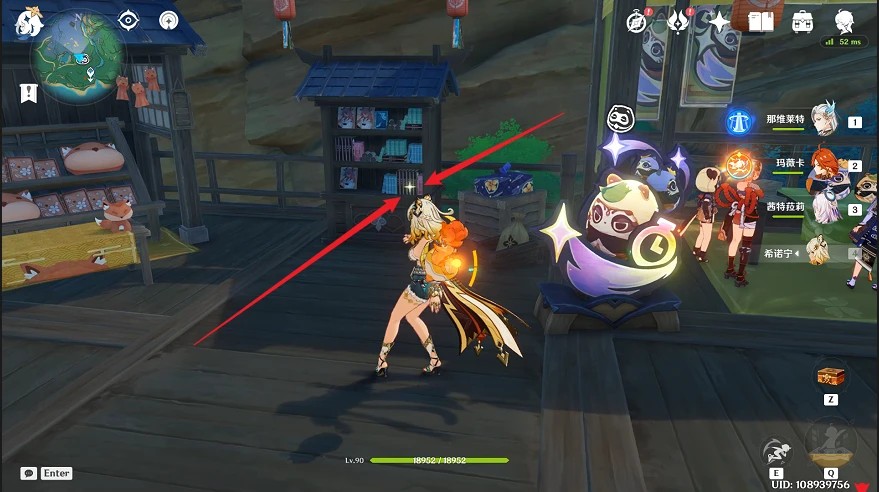Image resolution: width=879 pixels, height=492 pixels.
Task: Use the treasure chest gadget
Action: [831, 376]
